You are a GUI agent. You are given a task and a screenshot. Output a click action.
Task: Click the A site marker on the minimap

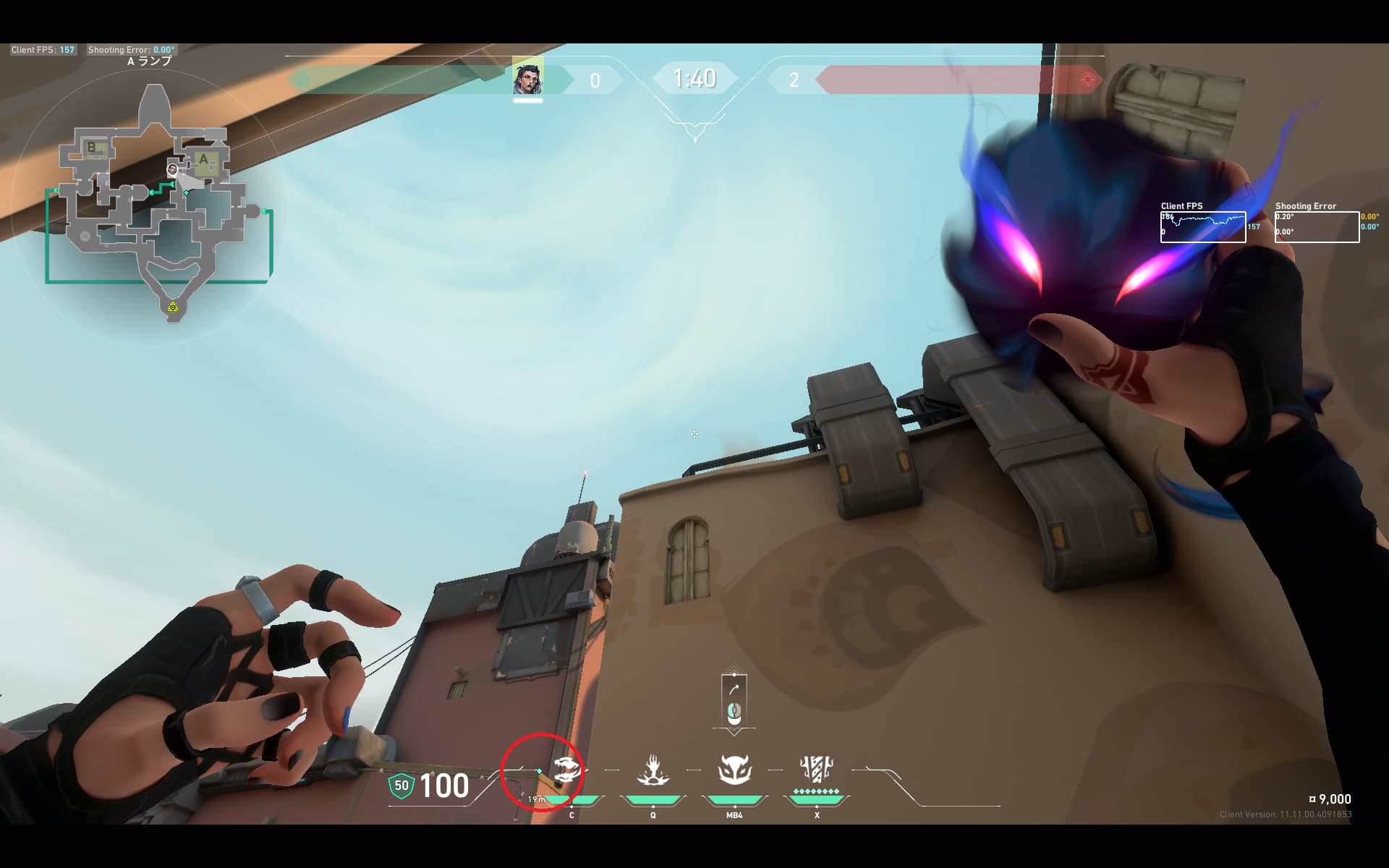(203, 160)
